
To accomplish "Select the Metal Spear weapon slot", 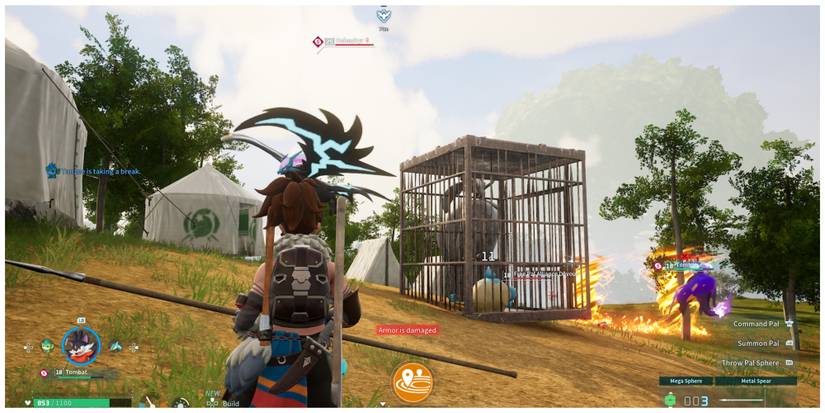I will point(759,381).
